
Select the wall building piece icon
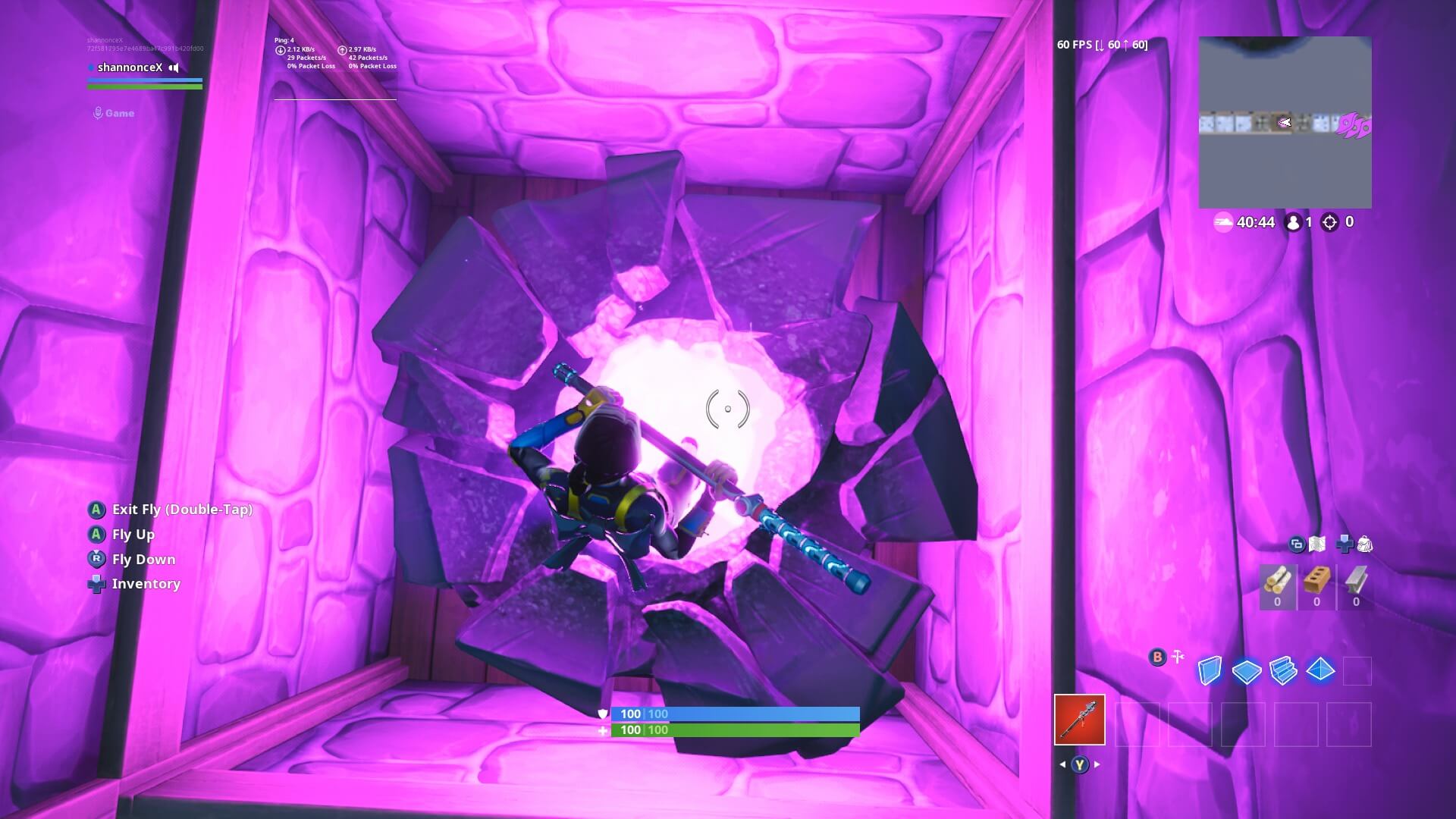coord(1210,670)
